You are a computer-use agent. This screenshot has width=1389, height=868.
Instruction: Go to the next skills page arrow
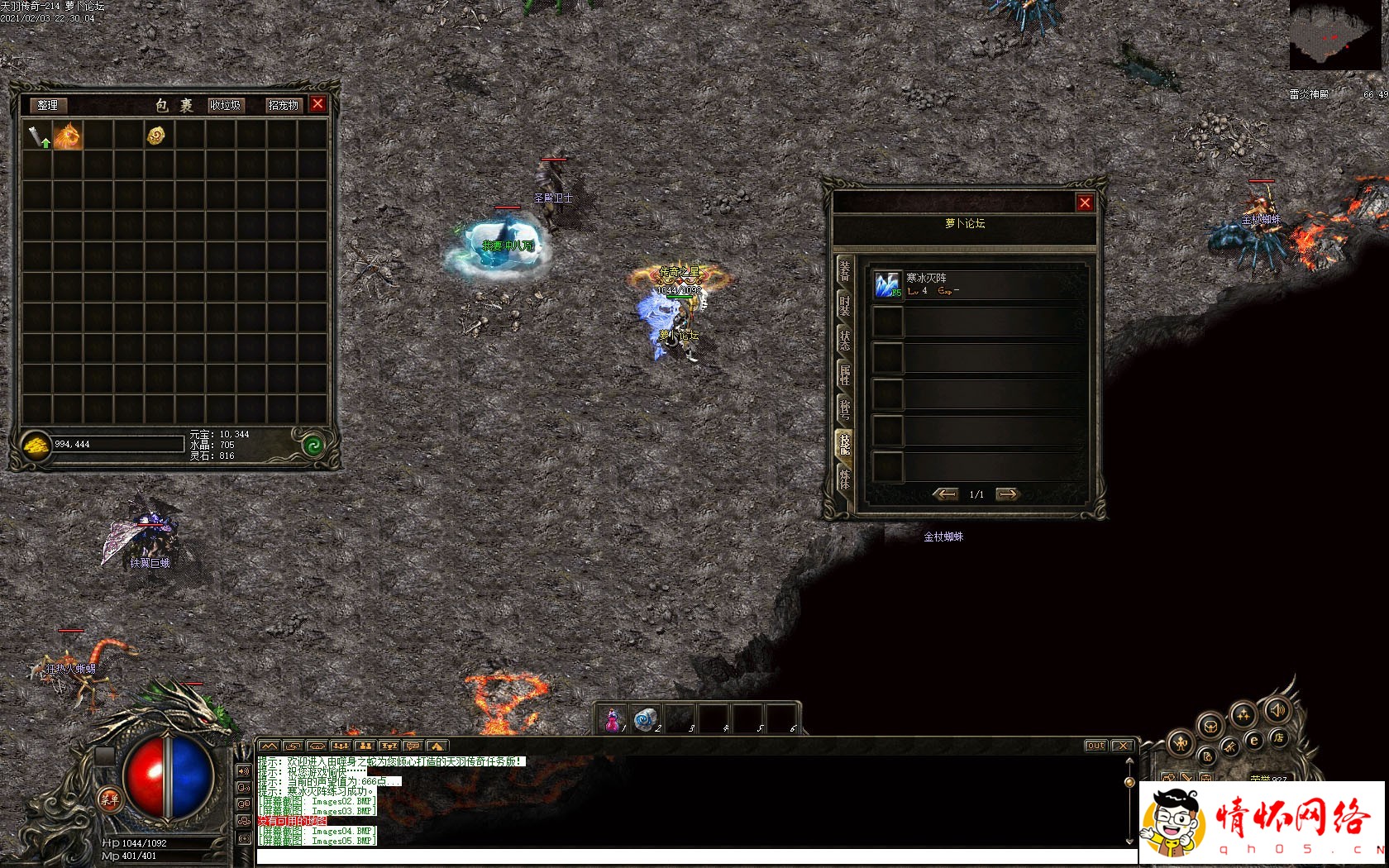coord(1007,494)
